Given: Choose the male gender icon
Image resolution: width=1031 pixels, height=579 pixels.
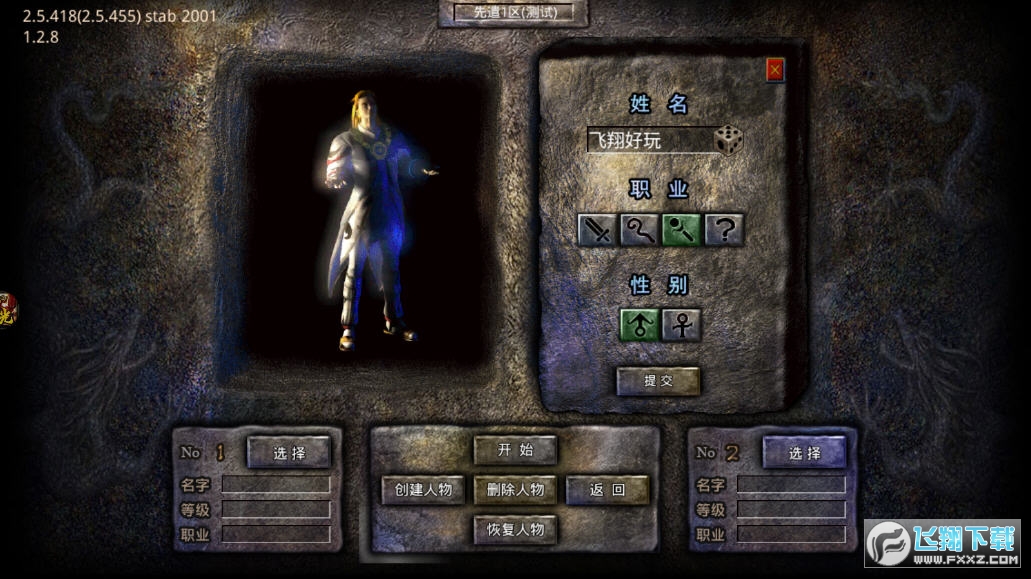Looking at the screenshot, I should pyautogui.click(x=639, y=325).
